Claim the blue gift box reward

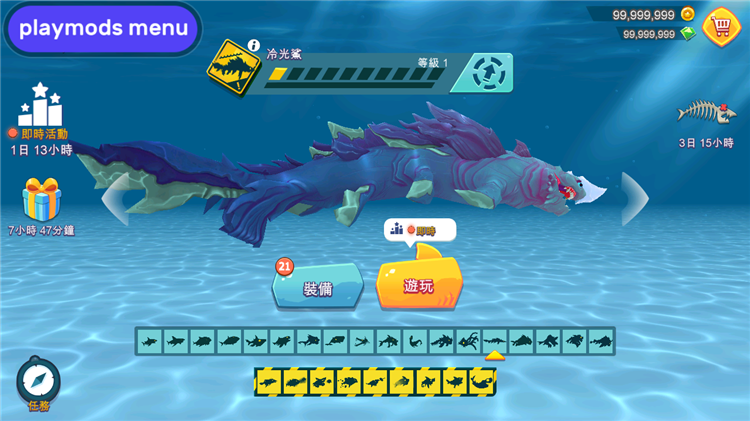click(42, 200)
